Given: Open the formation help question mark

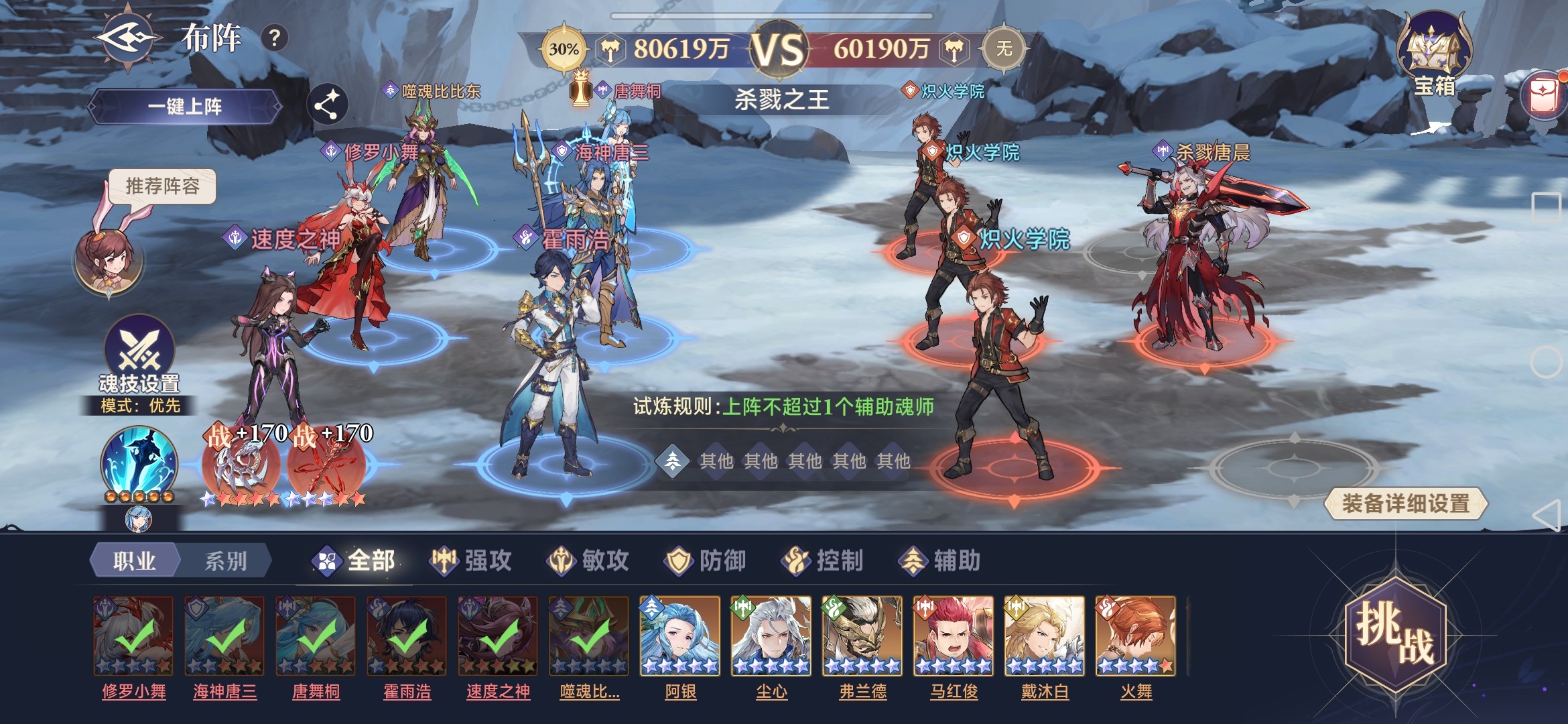Looking at the screenshot, I should pos(274,38).
